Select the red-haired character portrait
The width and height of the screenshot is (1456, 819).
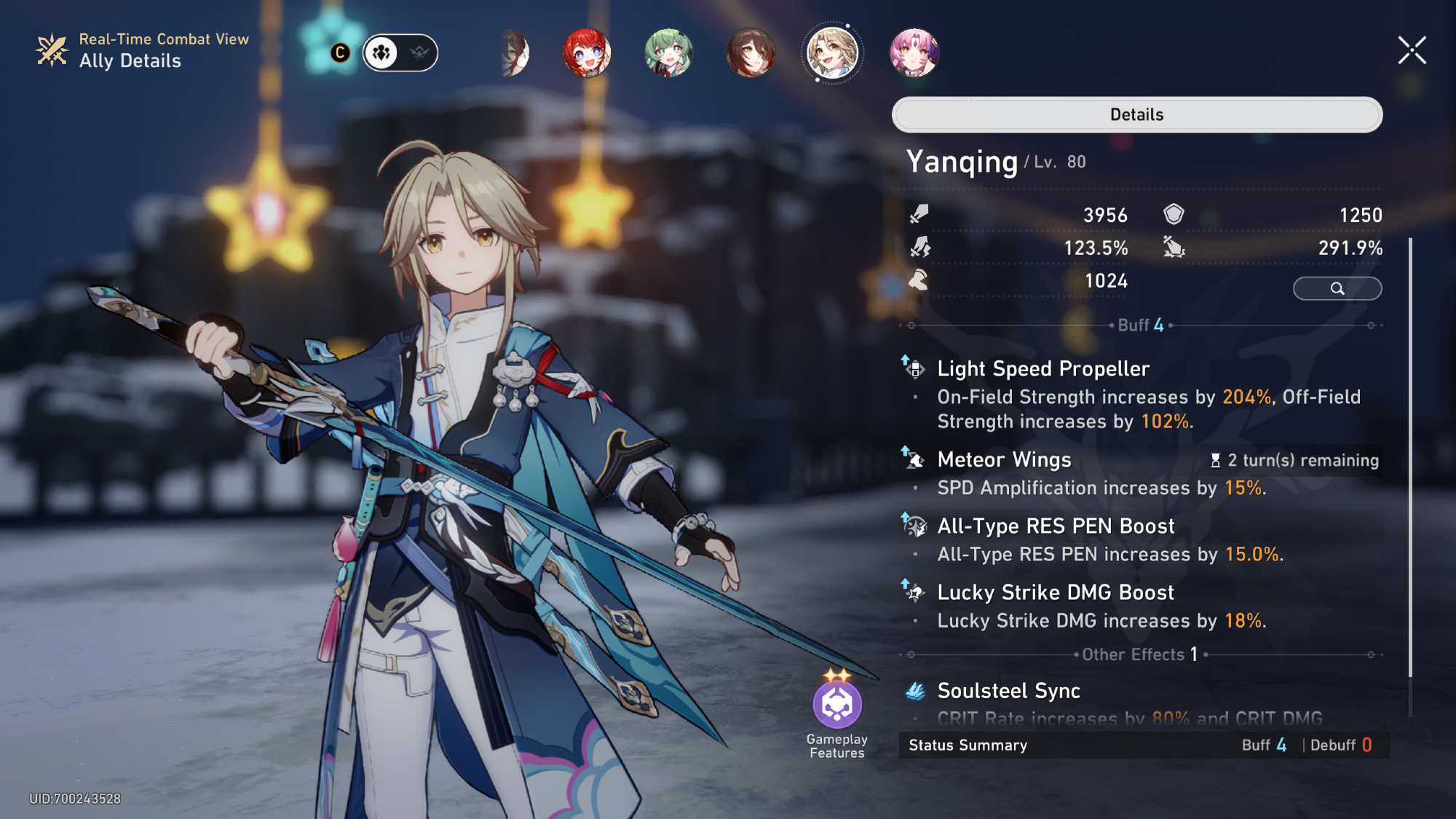[x=587, y=52]
